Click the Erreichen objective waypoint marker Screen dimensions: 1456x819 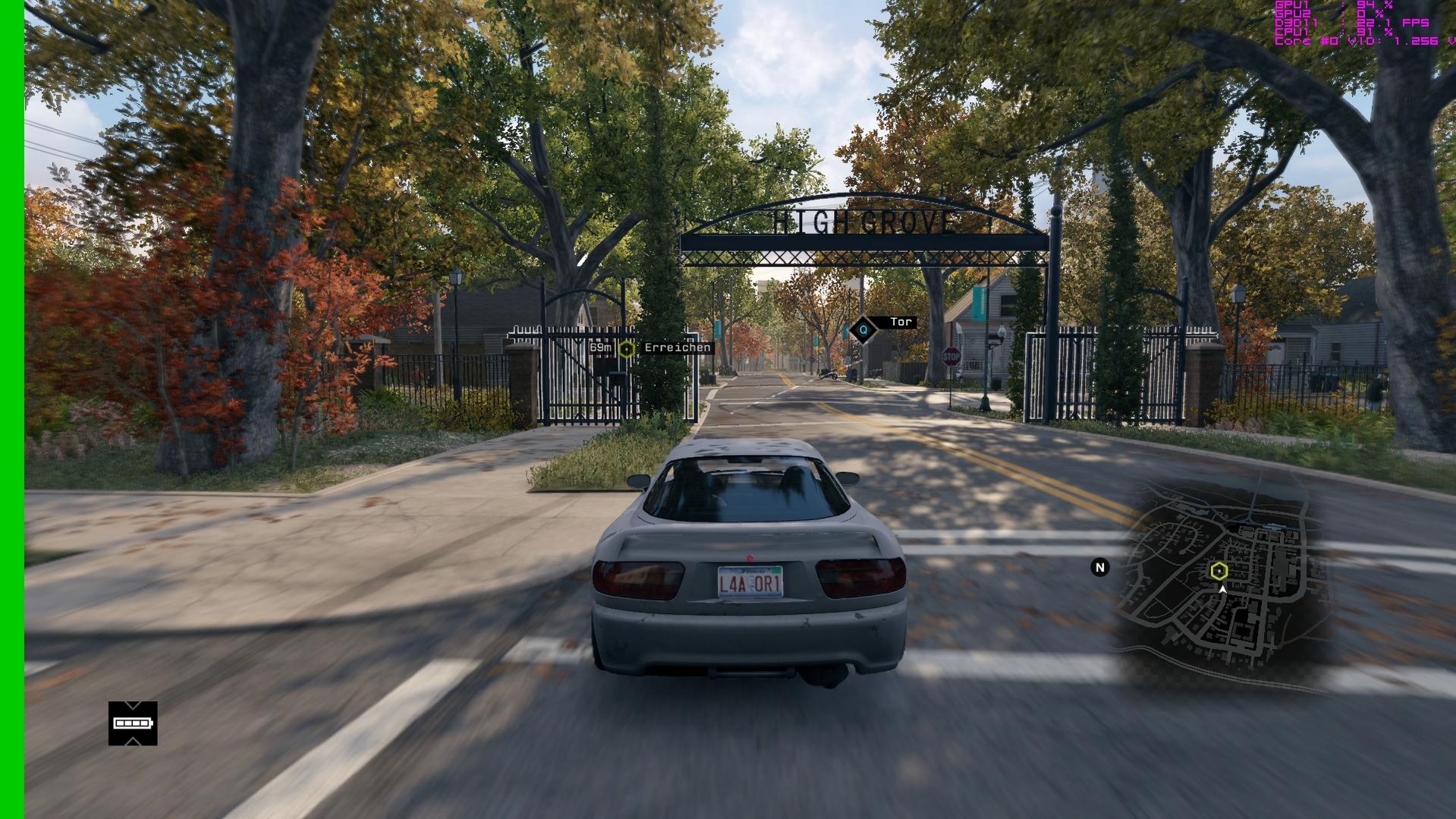pos(627,348)
